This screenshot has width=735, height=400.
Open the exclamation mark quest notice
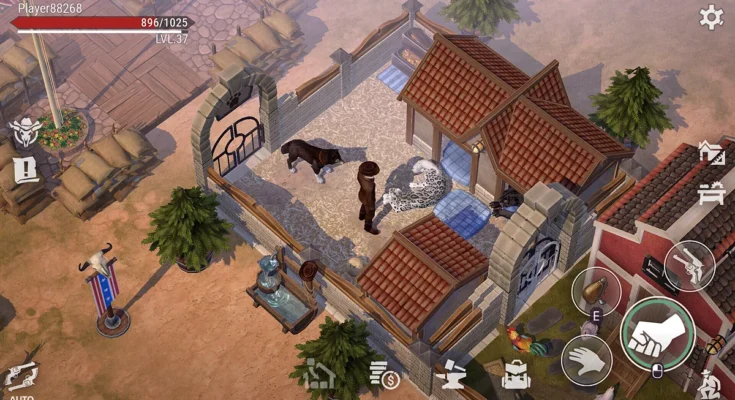click(24, 171)
